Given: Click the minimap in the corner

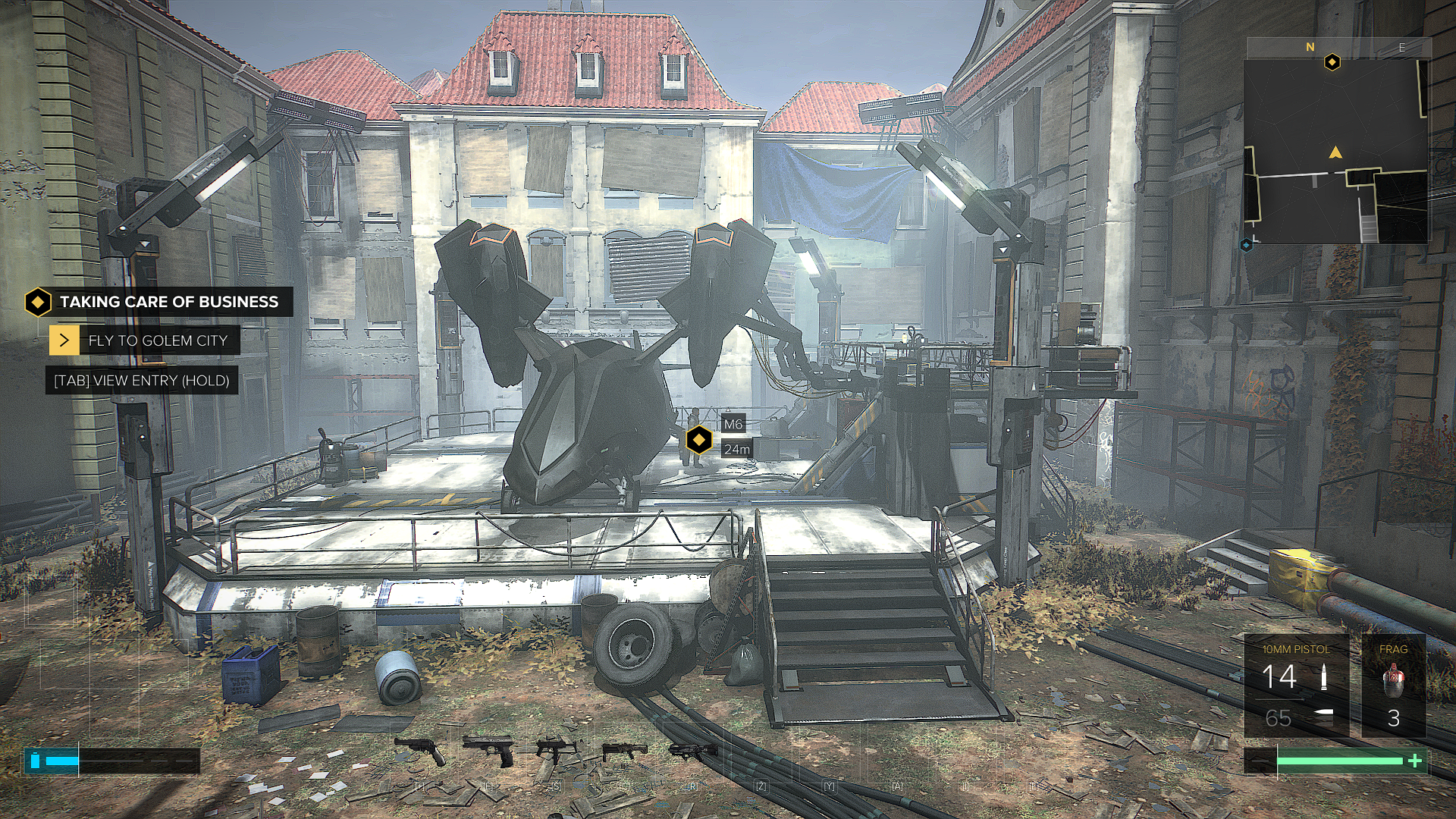Looking at the screenshot, I should [x=1335, y=152].
